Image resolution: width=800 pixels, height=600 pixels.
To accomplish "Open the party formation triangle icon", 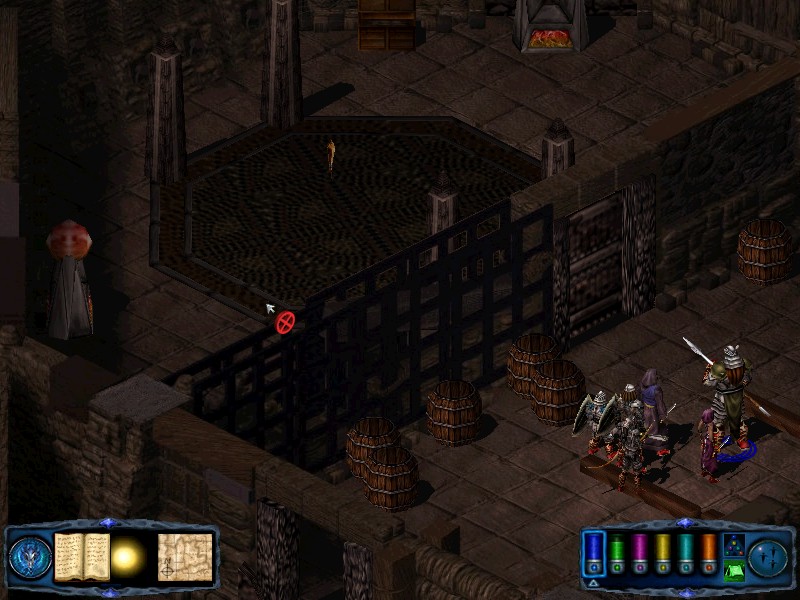I will (733, 545).
